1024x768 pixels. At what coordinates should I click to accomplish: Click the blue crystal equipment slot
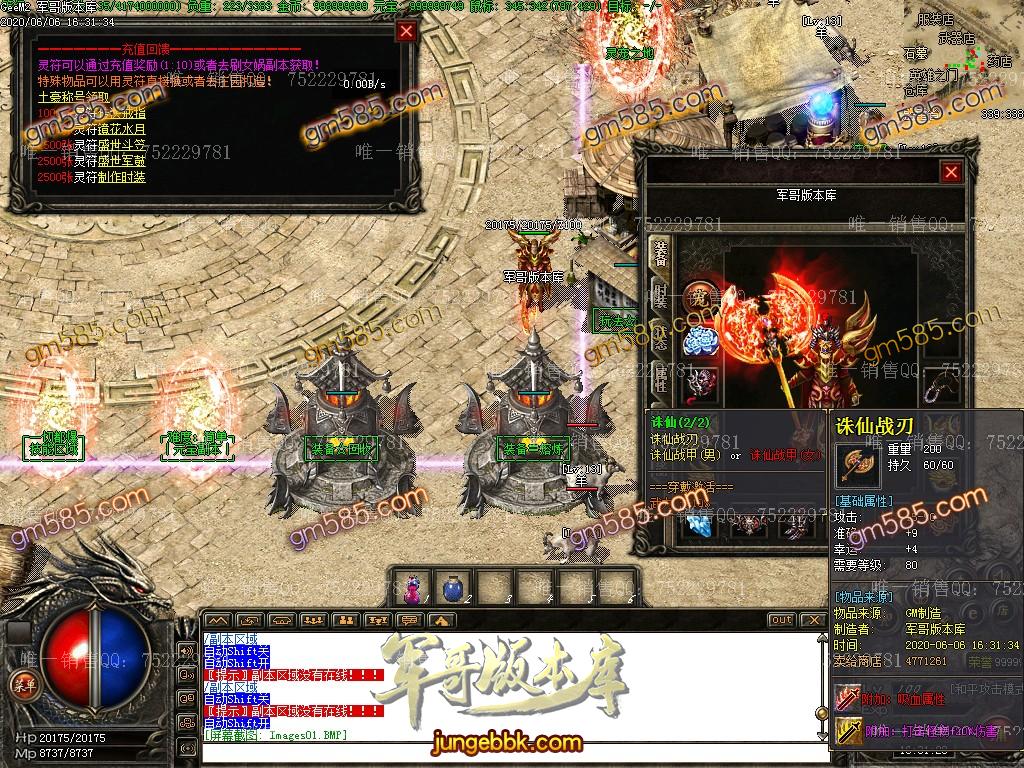point(702,526)
